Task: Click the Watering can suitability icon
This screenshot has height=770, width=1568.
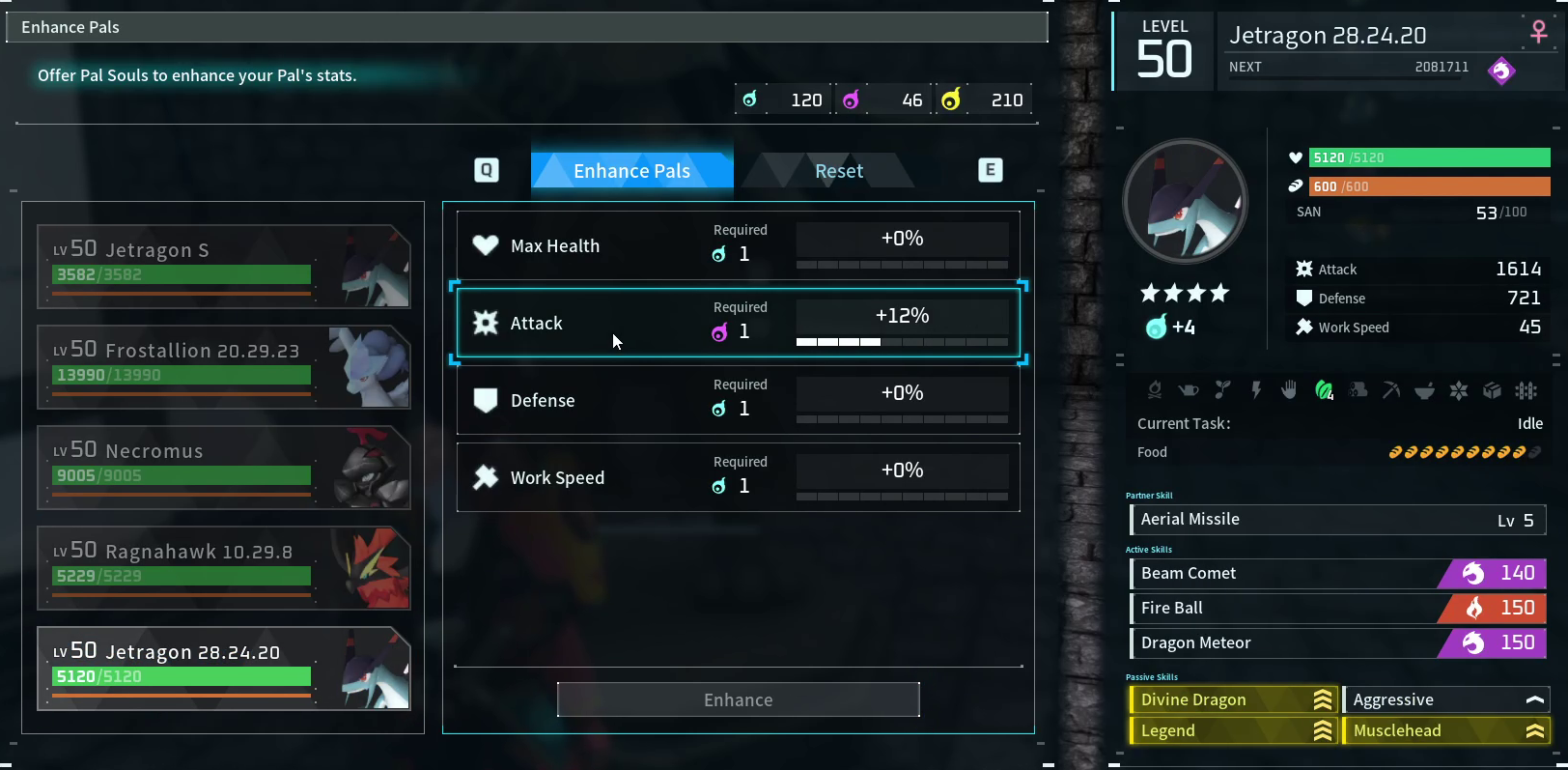Action: [x=1189, y=390]
